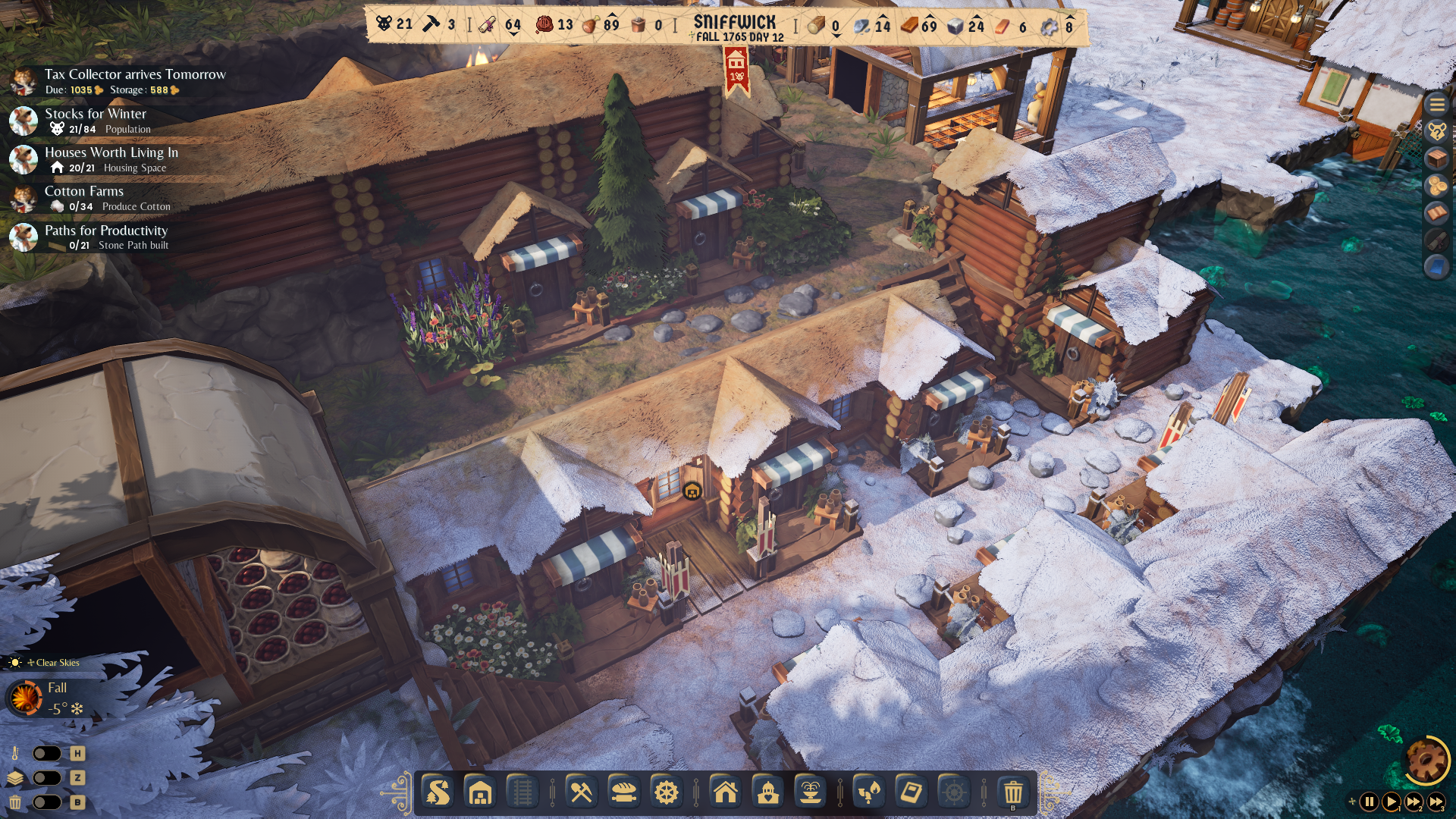The height and width of the screenshot is (819, 1456).
Task: Open the hamburger menu at top right
Action: tap(1436, 105)
